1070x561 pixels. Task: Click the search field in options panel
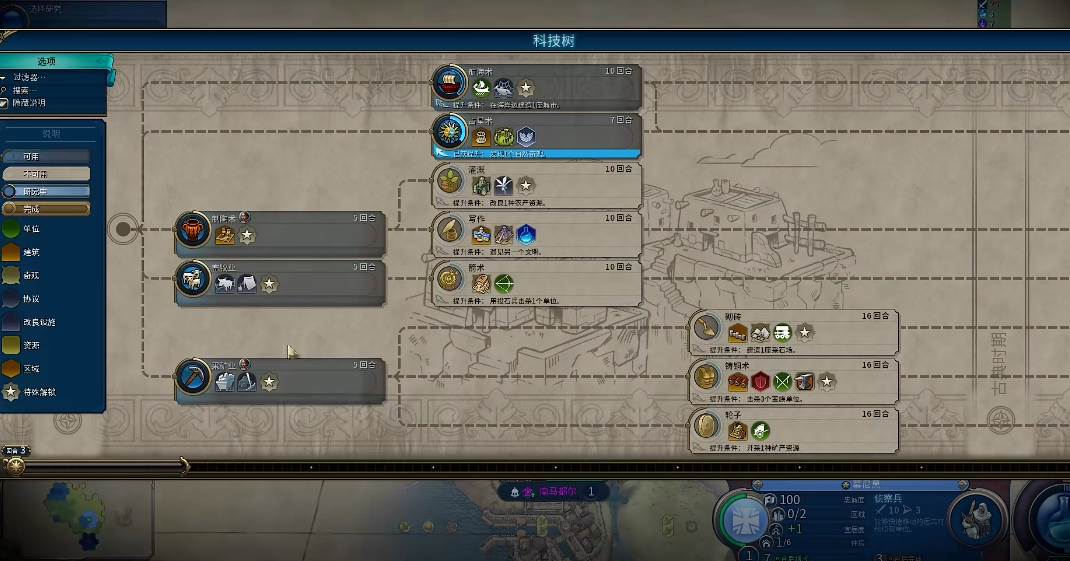click(30, 90)
